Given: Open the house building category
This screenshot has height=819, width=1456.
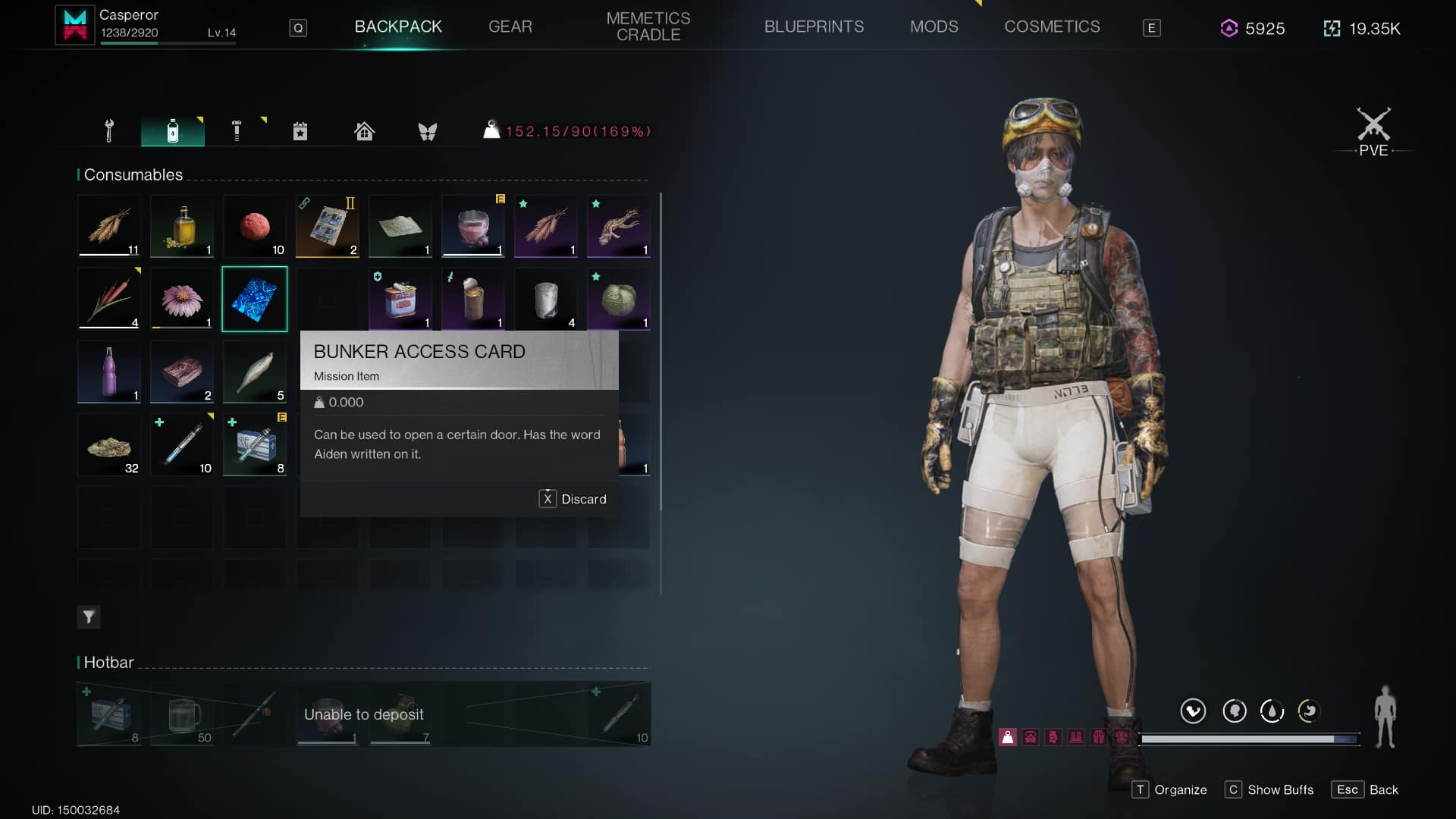Looking at the screenshot, I should [x=364, y=131].
